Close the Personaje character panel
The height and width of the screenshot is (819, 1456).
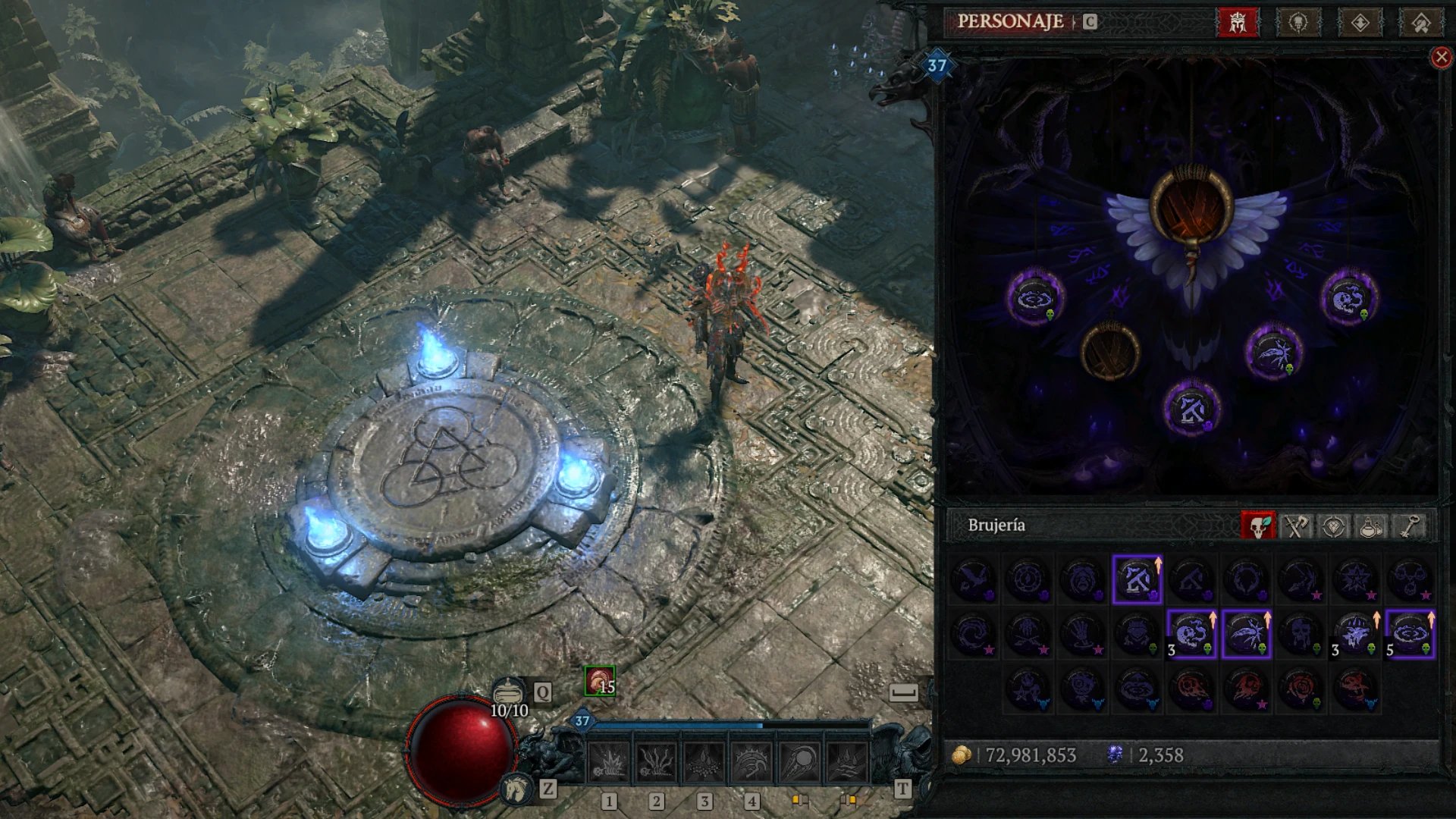tap(1441, 58)
